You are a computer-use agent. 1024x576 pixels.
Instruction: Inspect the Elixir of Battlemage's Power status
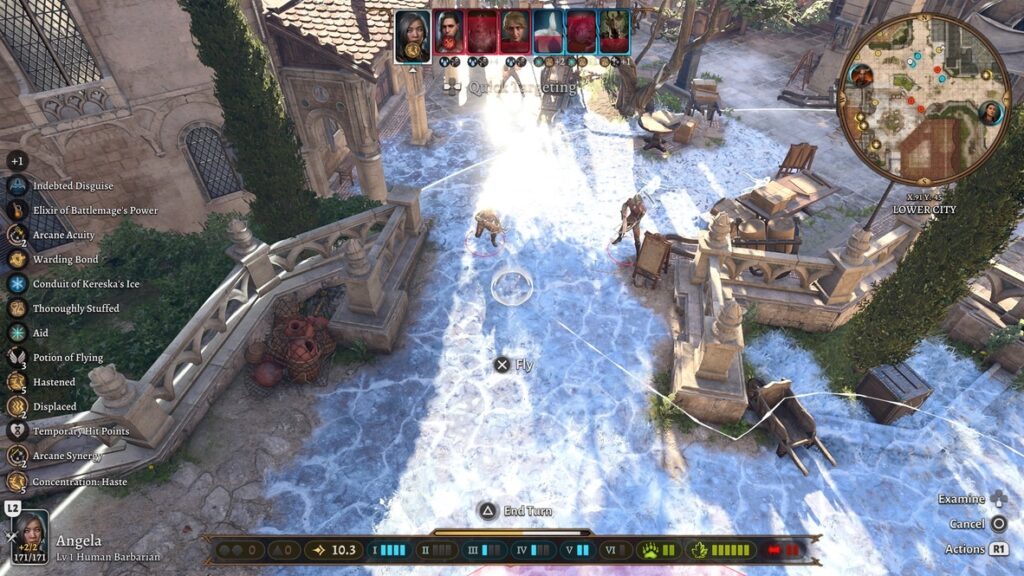pos(18,210)
